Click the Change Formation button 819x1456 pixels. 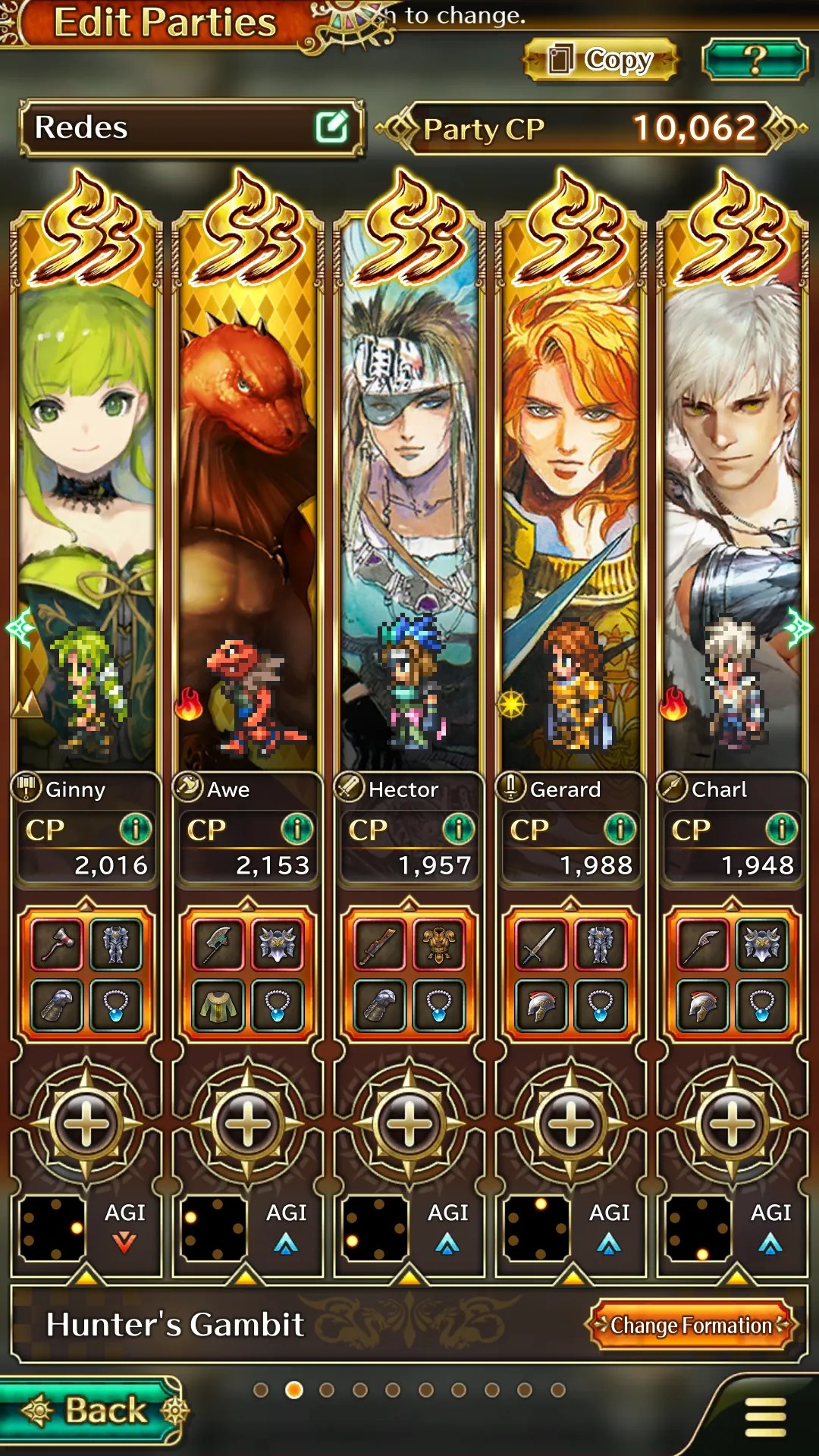pyautogui.click(x=691, y=1325)
